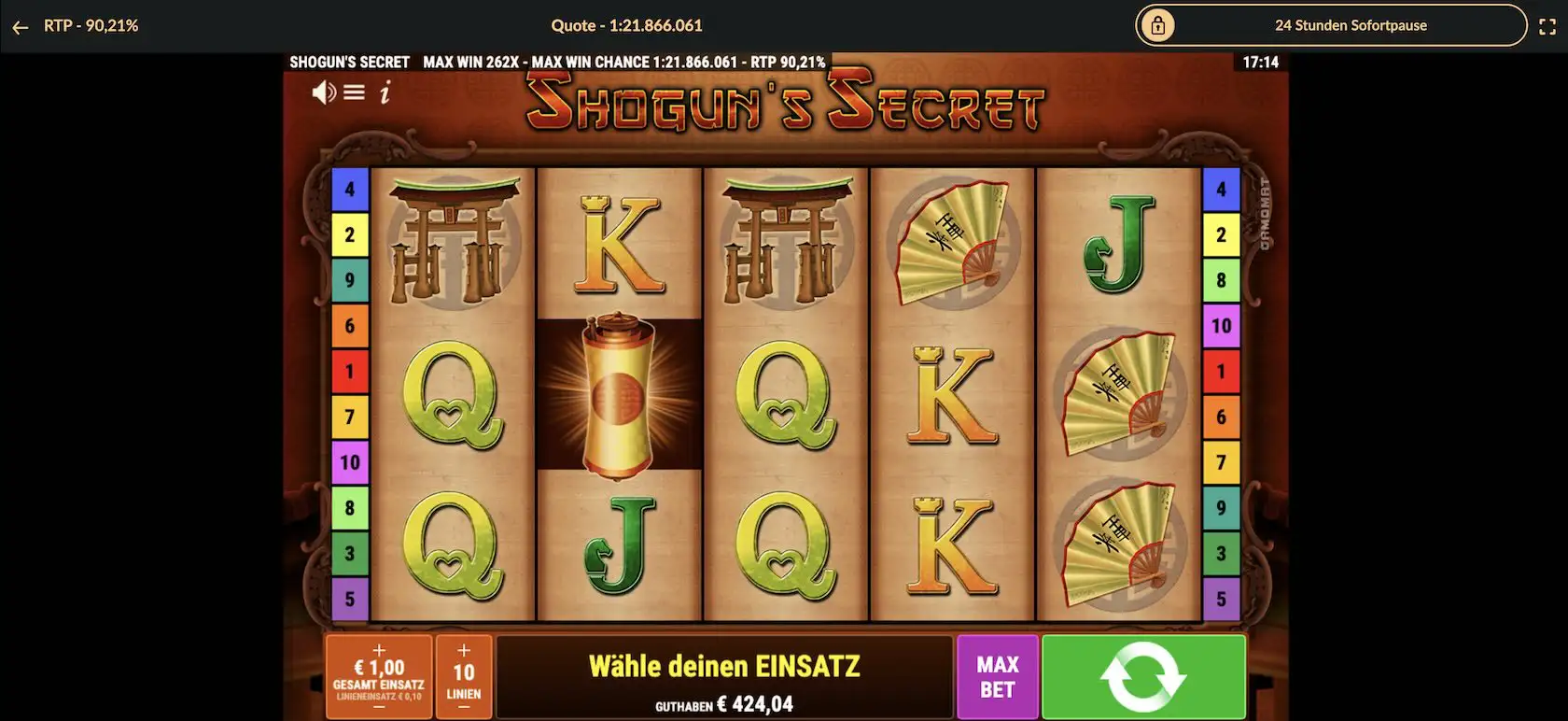Decrease Linien count with the minus control
Image resolution: width=1568 pixels, height=721 pixels.
464,707
